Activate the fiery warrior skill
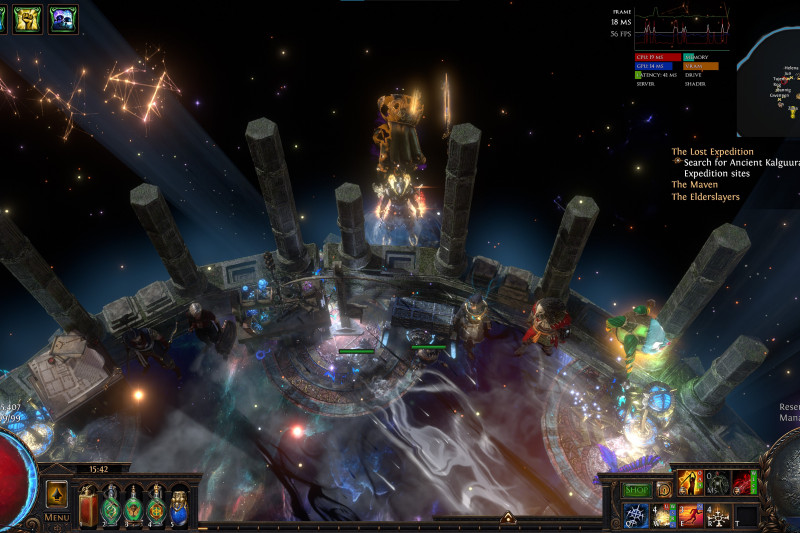 pos(691,483)
